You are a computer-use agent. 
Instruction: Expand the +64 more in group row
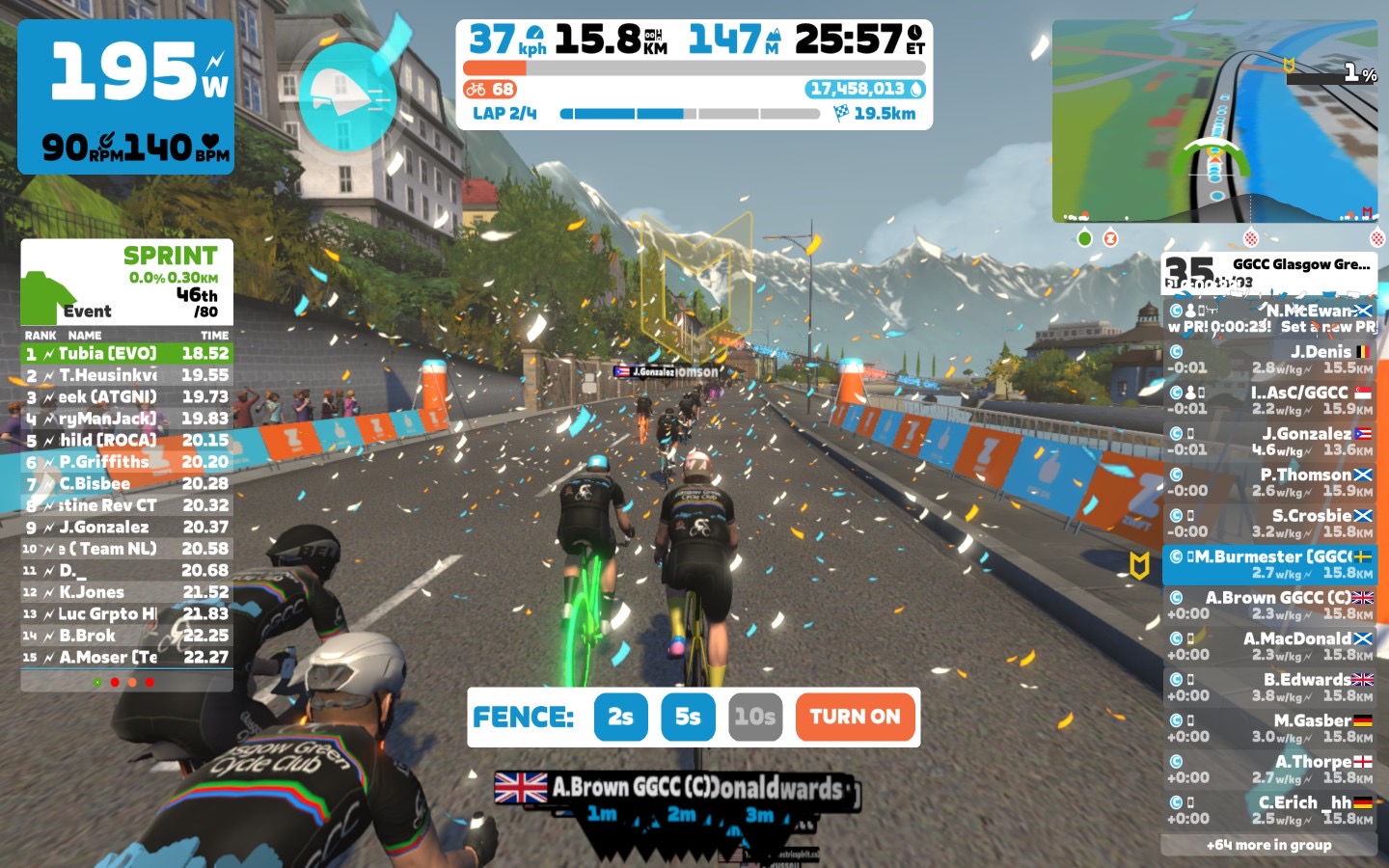[1268, 845]
